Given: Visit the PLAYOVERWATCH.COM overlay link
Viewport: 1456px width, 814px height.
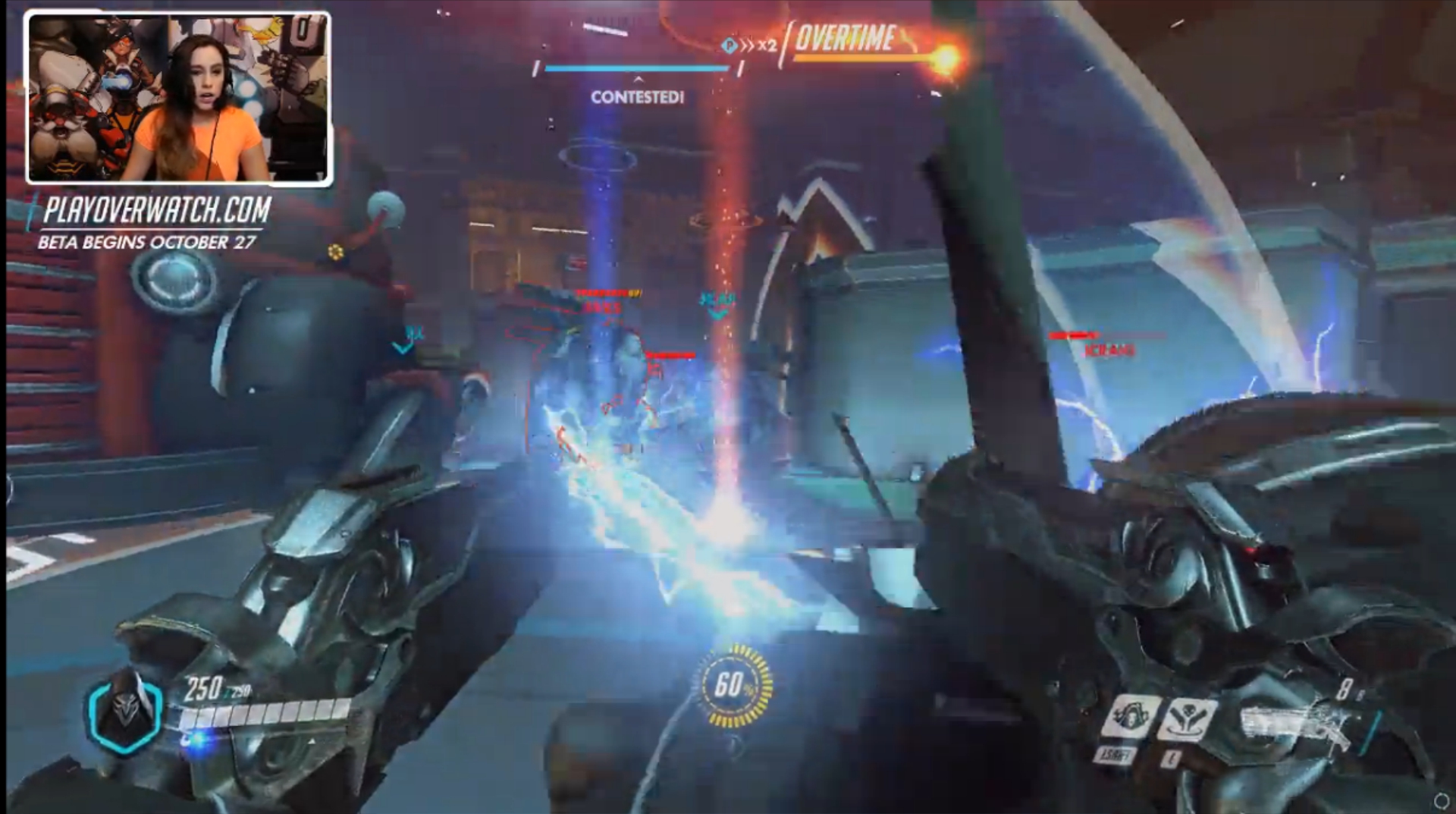Looking at the screenshot, I should 157,210.
